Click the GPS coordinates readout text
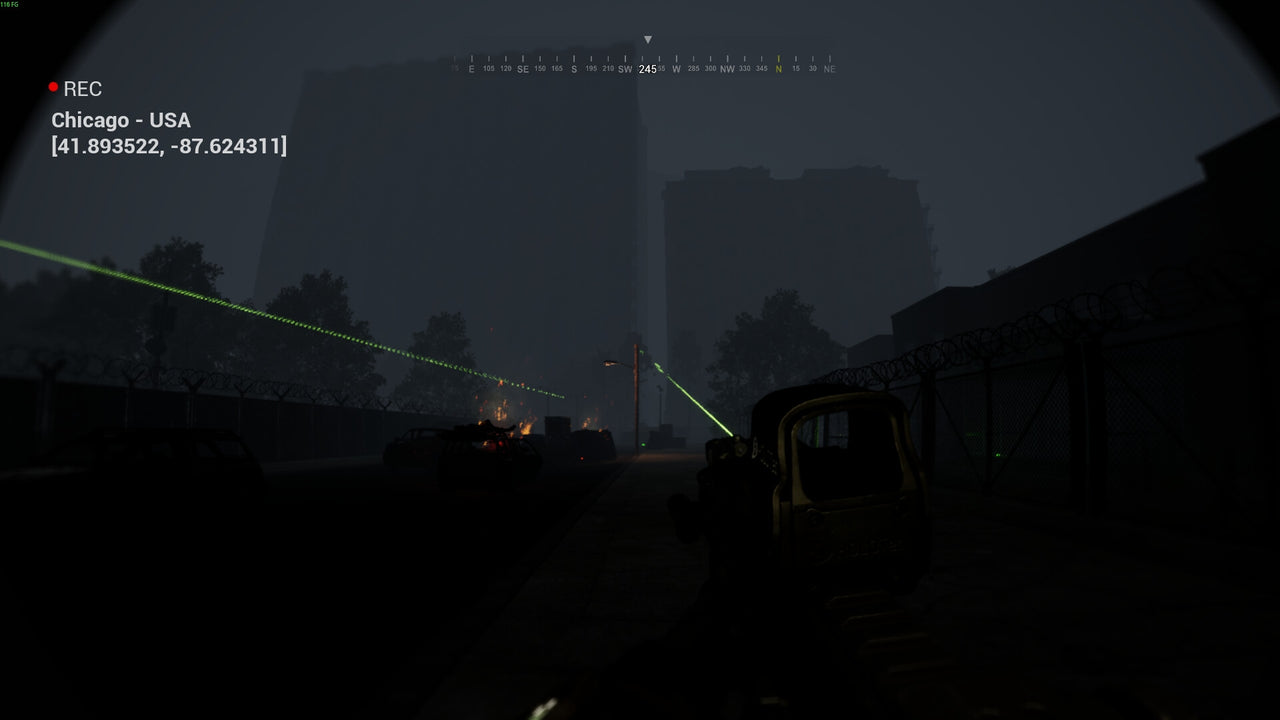1280x720 pixels. point(168,147)
